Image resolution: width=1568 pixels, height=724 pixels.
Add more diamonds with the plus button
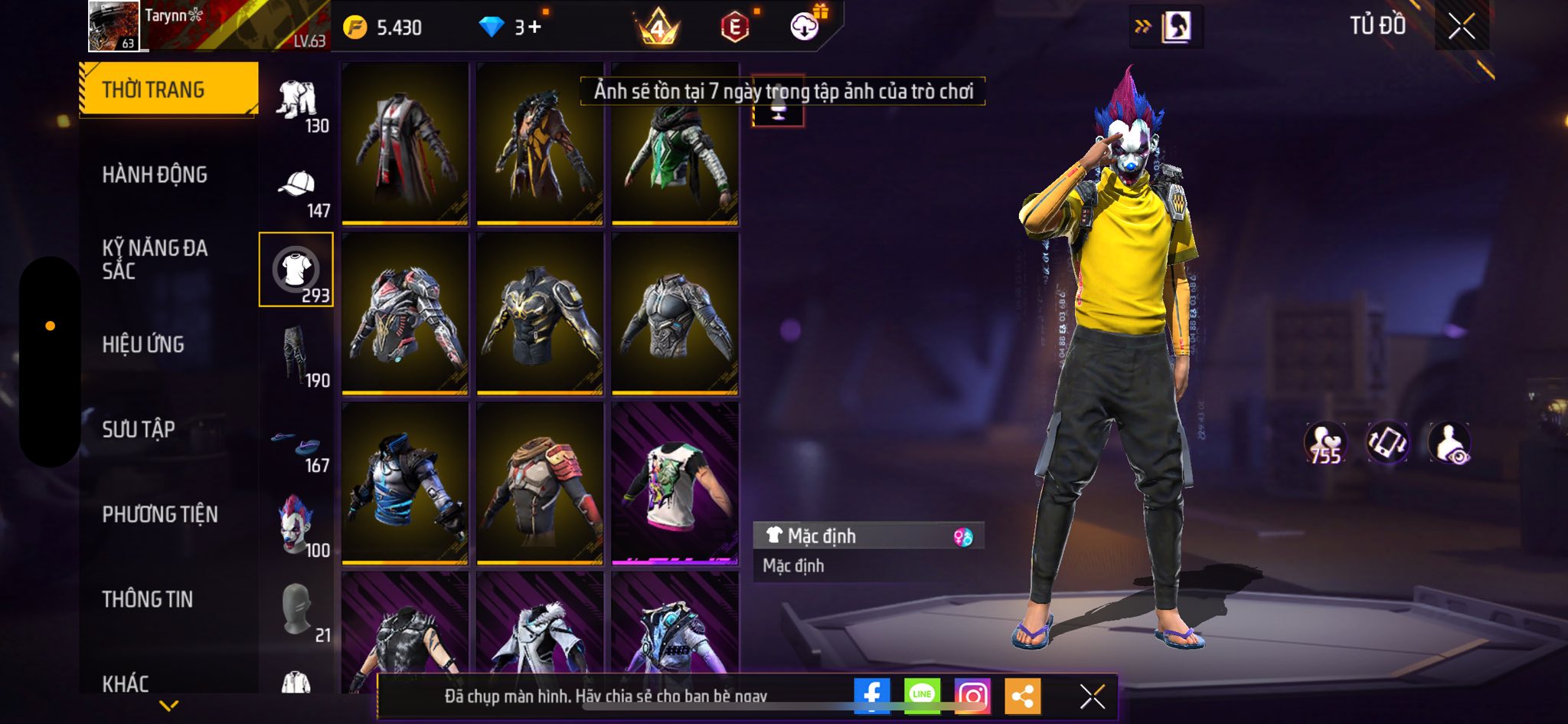pos(534,28)
